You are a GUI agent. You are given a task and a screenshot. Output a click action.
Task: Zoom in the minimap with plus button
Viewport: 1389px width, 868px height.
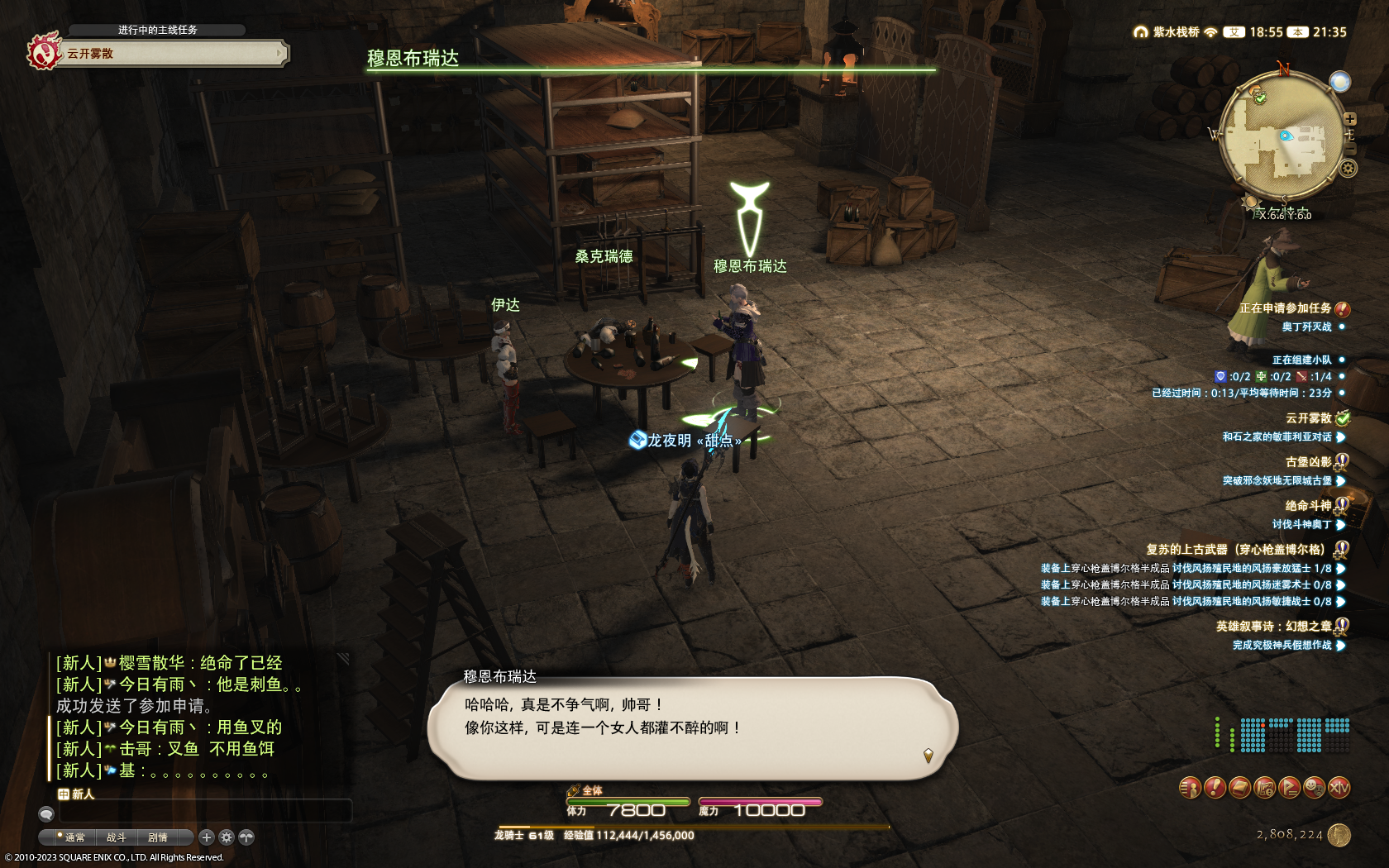click(x=1350, y=119)
